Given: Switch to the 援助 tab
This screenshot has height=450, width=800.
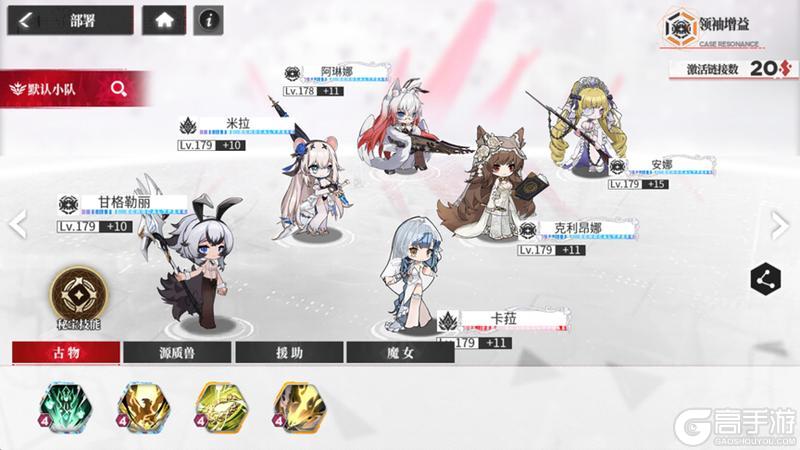Looking at the screenshot, I should (x=288, y=352).
